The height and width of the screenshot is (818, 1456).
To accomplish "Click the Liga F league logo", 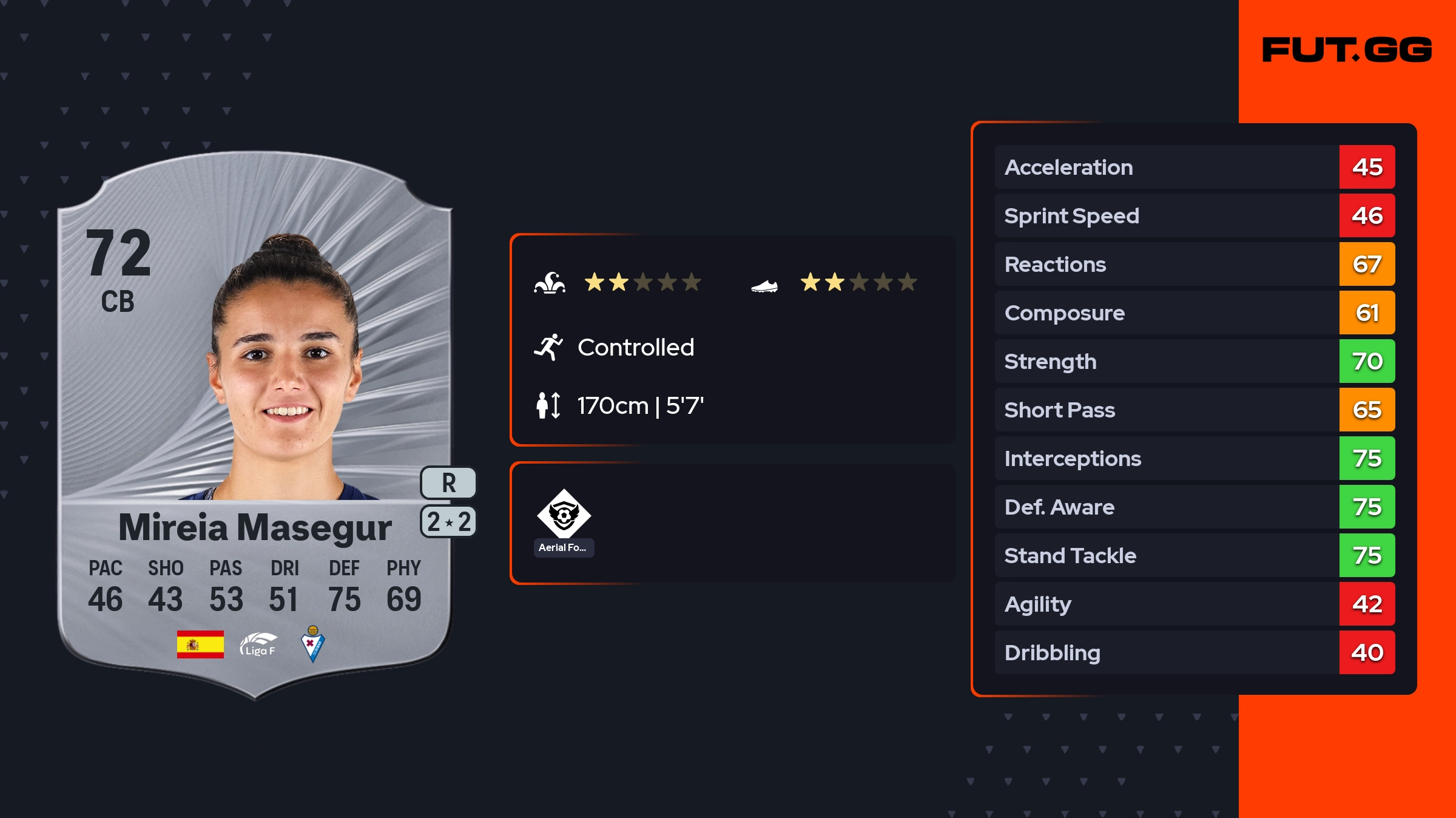I will [258, 644].
